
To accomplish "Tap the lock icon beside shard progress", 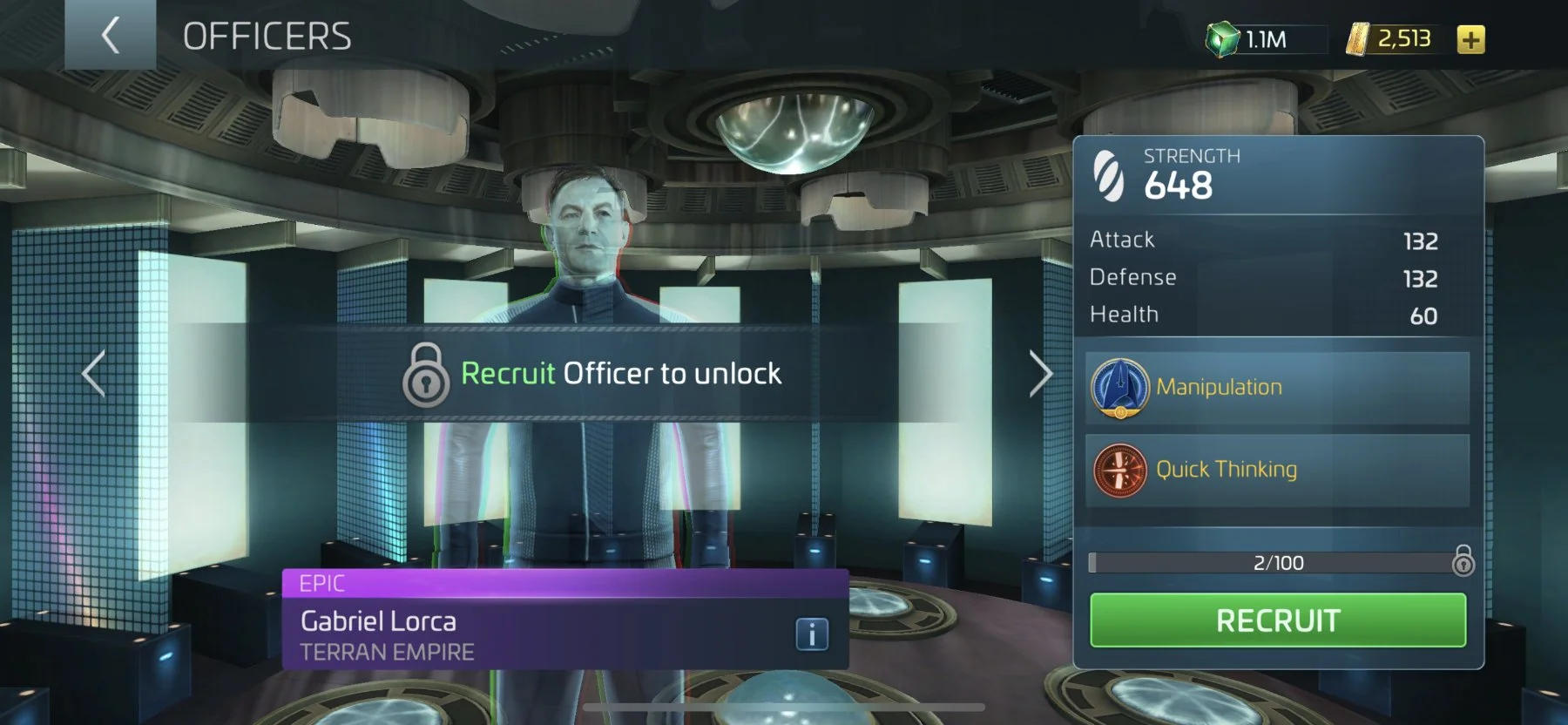I will [x=1463, y=561].
